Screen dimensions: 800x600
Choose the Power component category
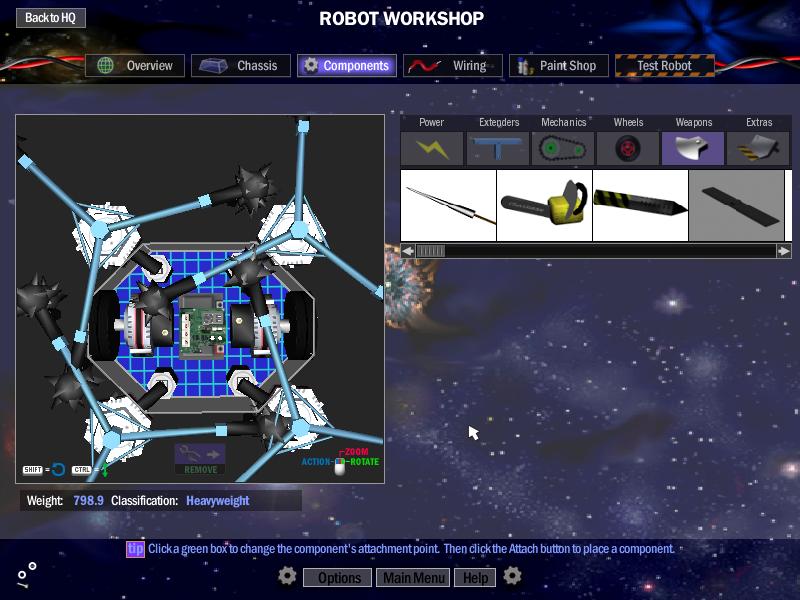432,148
